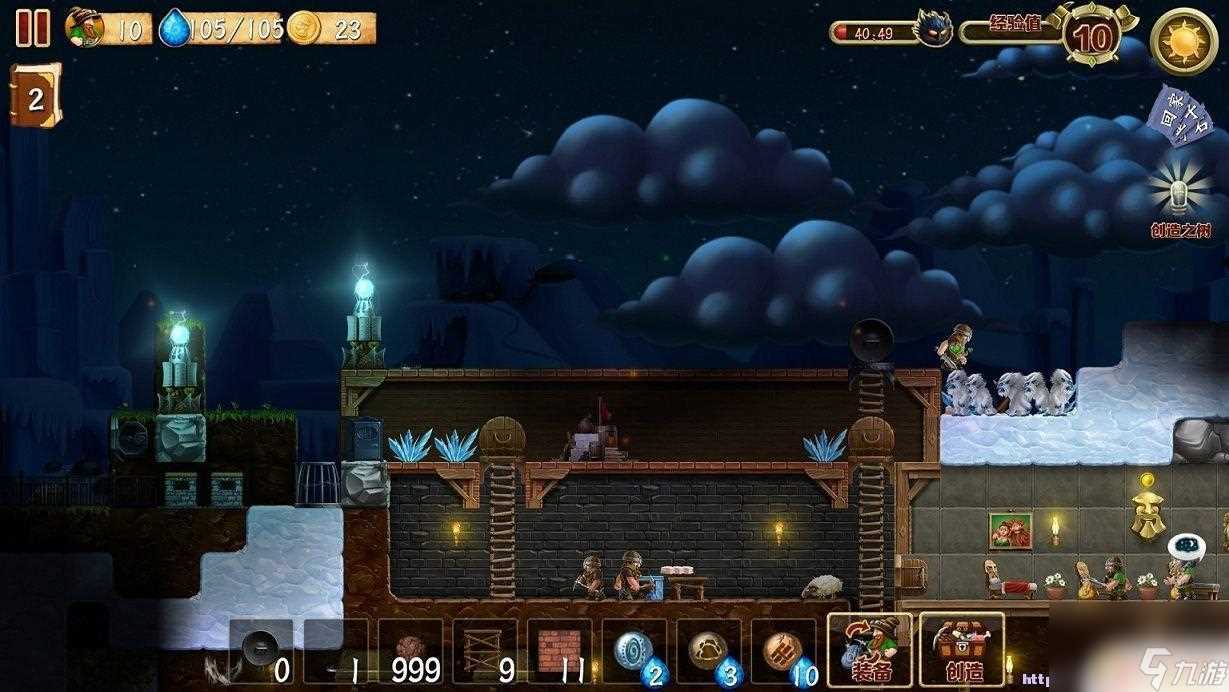Activate the spell costing 10 mana
Image resolution: width=1229 pixels, height=692 pixels.
[783, 652]
